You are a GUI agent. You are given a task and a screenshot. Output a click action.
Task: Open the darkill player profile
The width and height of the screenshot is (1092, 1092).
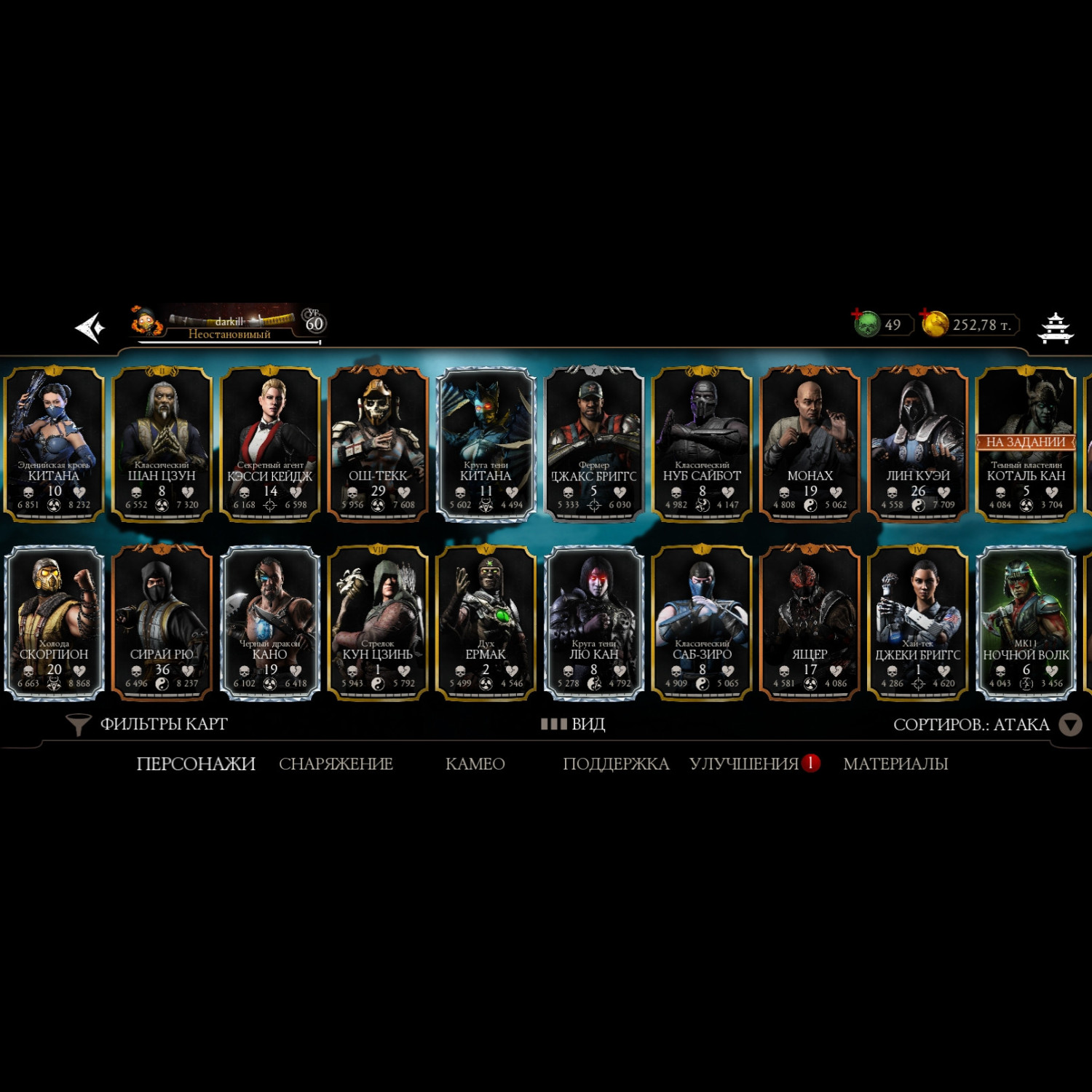pos(229,323)
